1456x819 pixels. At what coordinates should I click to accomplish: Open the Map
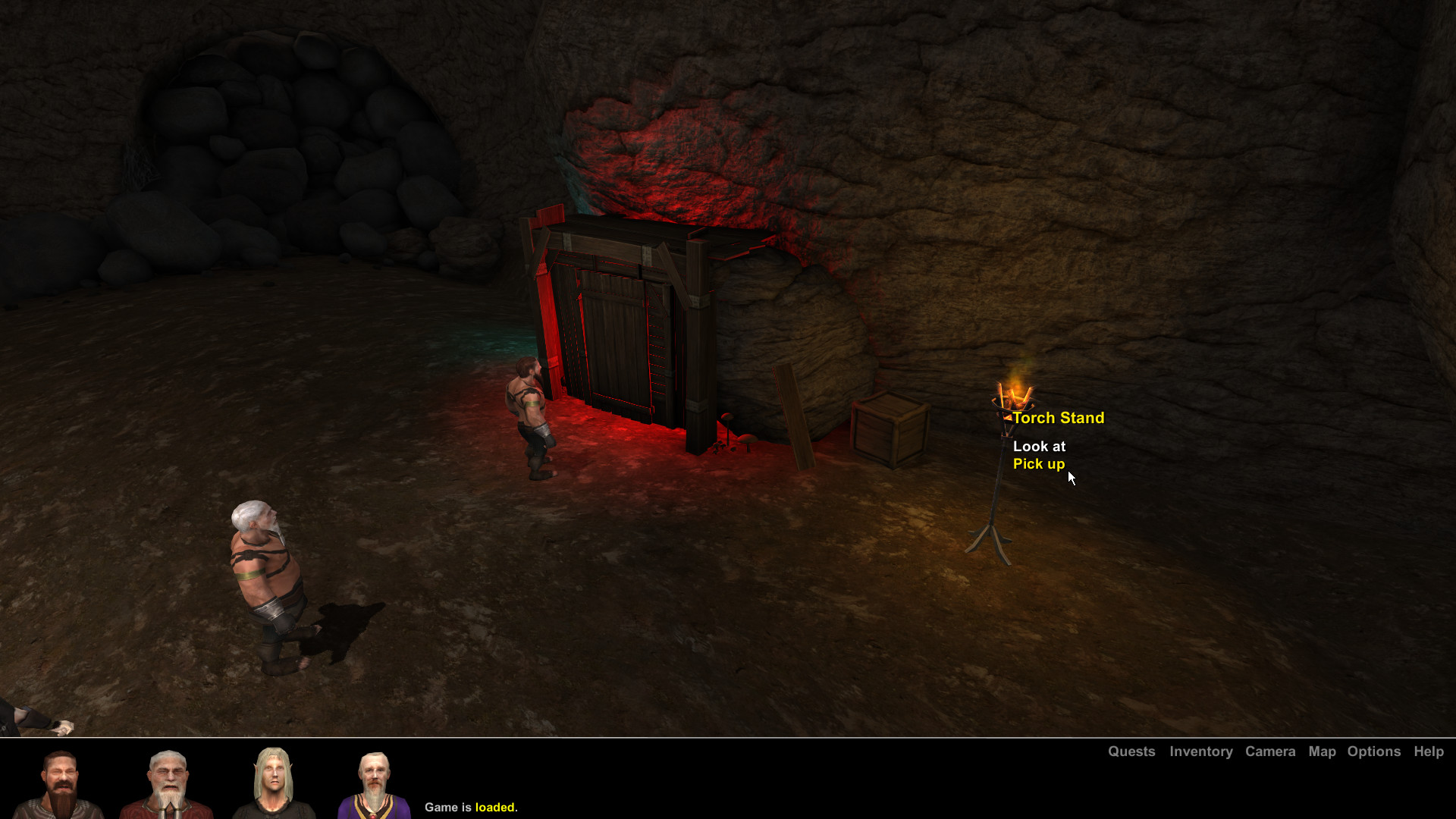coord(1322,752)
